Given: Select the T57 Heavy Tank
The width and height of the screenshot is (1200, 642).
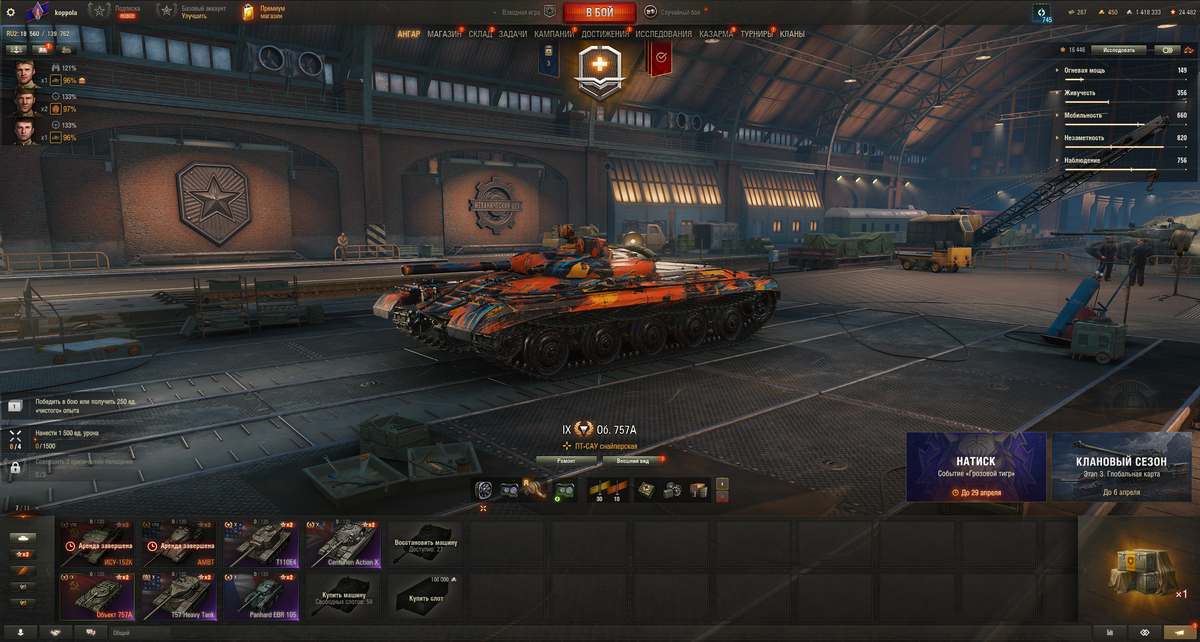Looking at the screenshot, I should [180, 596].
